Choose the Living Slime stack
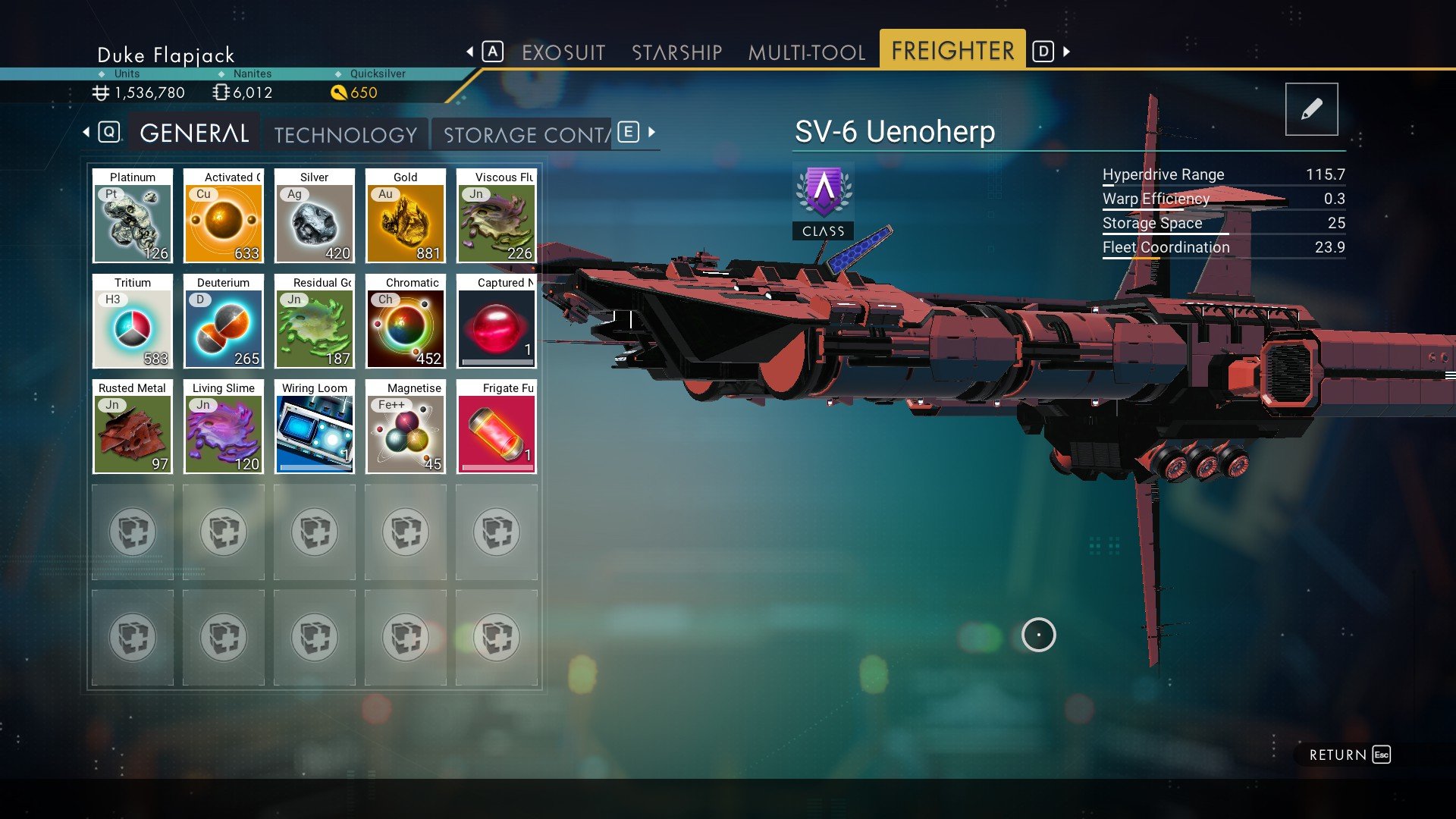This screenshot has height=819, width=1456. pyautogui.click(x=224, y=427)
